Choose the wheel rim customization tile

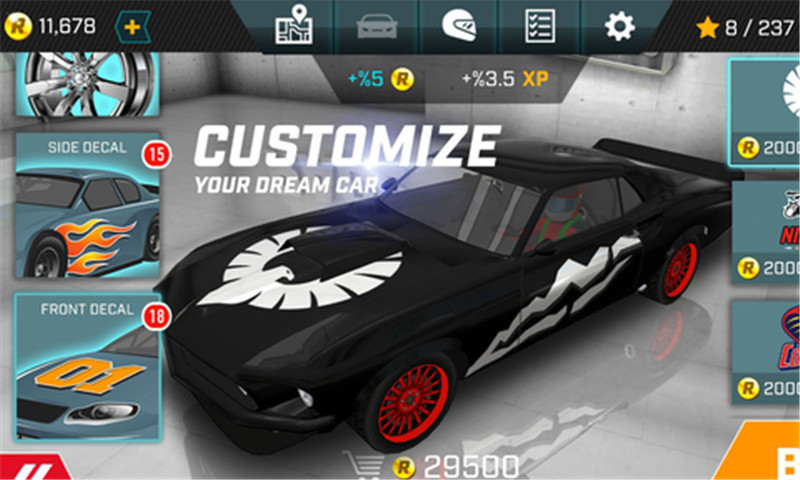click(x=88, y=80)
